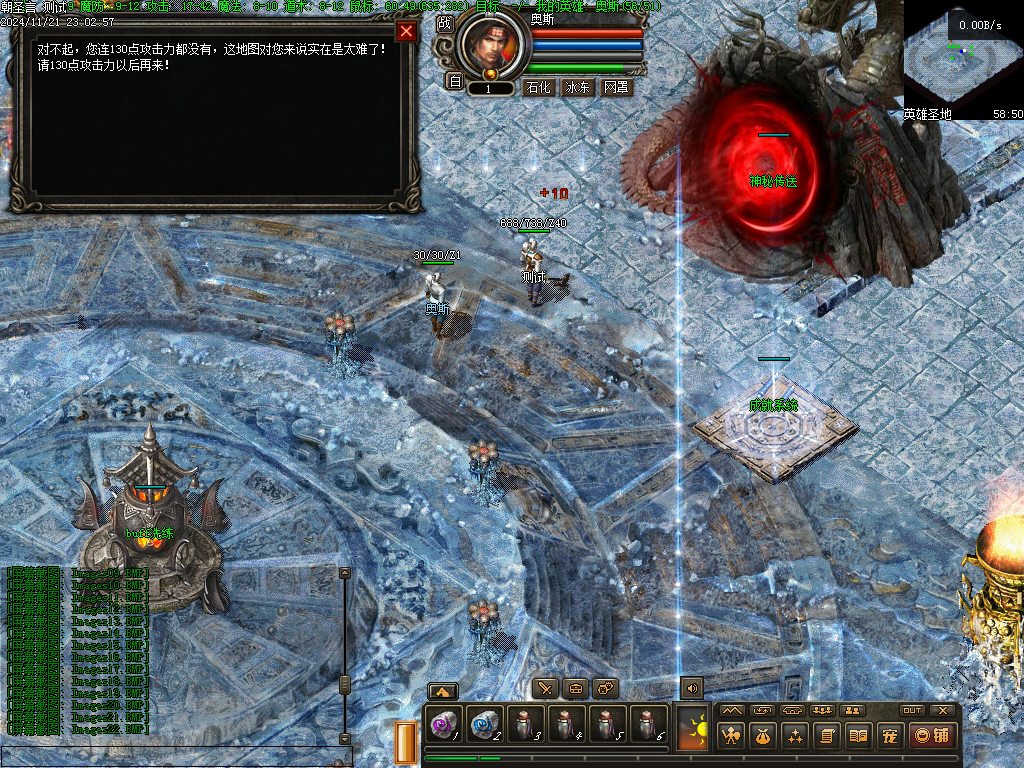Use the potion bottle in slot 6
This screenshot has width=1024, height=768.
tap(648, 724)
